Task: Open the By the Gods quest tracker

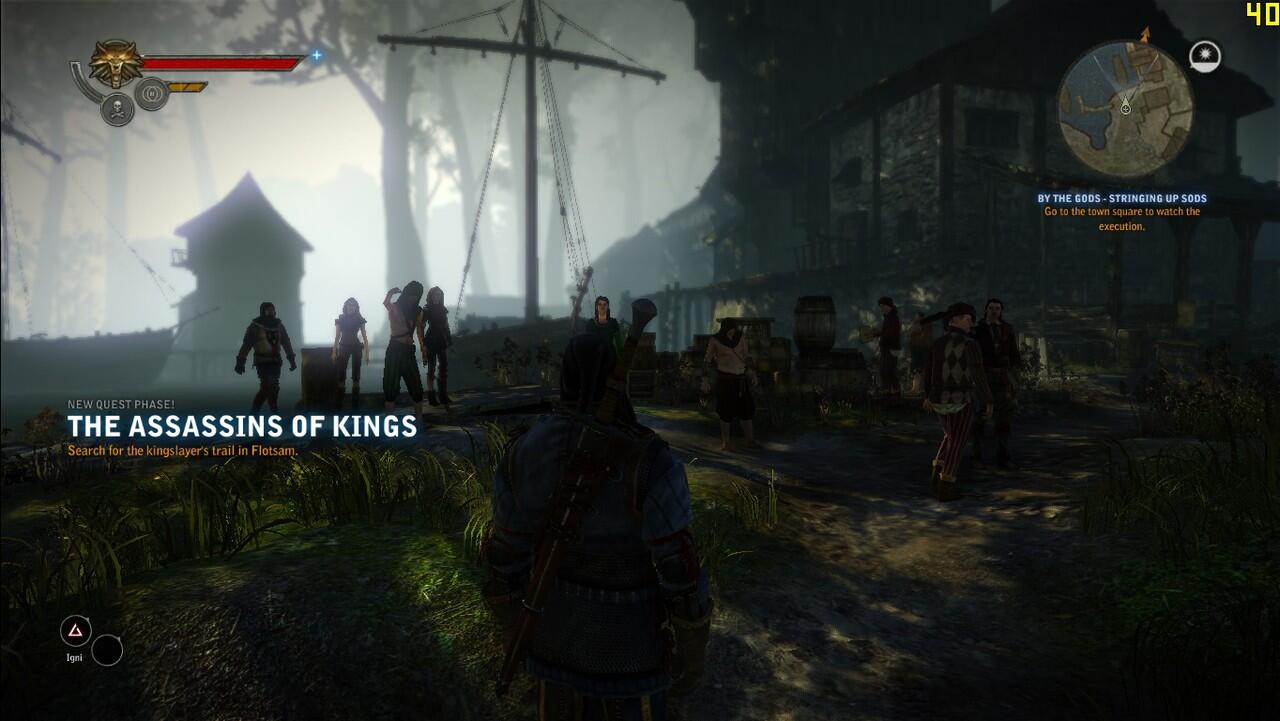Action: 1122,212
